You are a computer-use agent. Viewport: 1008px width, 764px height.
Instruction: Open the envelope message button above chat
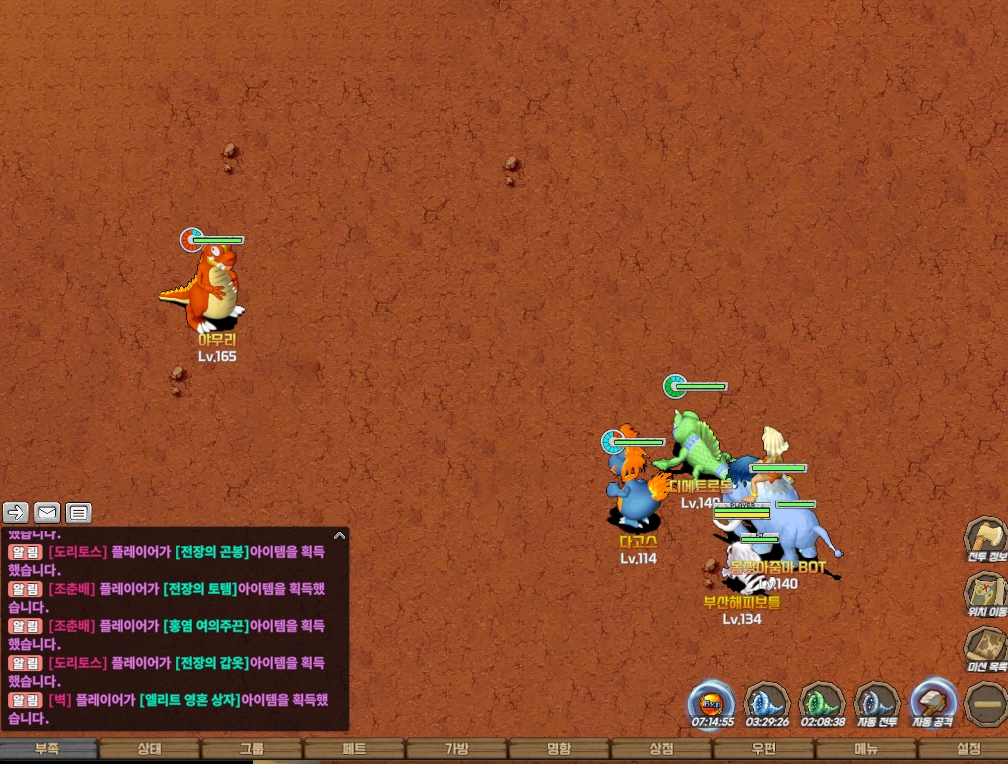(x=47, y=513)
